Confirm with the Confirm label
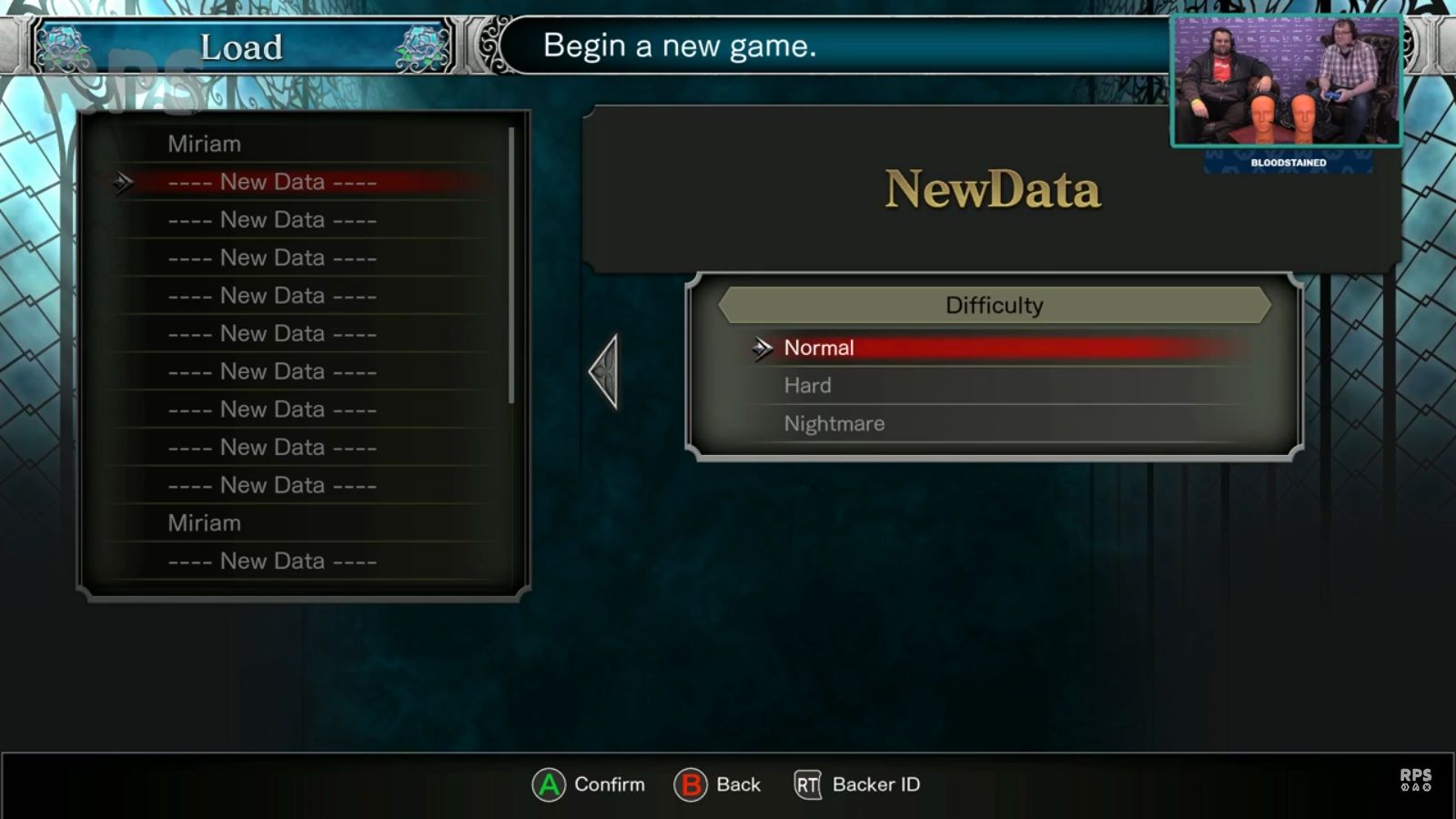The height and width of the screenshot is (819, 1456). click(608, 784)
